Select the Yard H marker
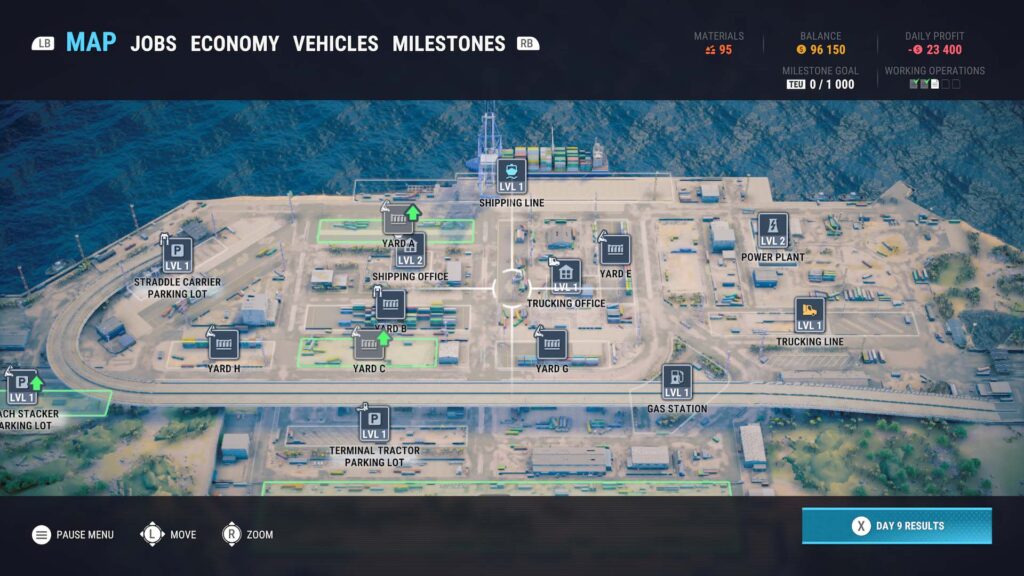Screen dimensions: 1024x576 [x=224, y=345]
